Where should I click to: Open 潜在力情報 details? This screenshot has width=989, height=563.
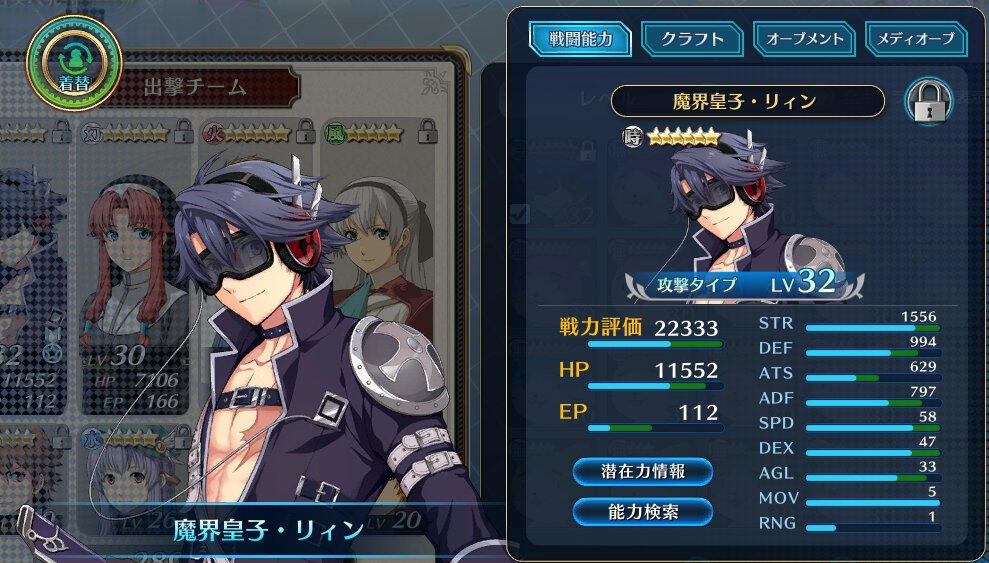coord(643,471)
